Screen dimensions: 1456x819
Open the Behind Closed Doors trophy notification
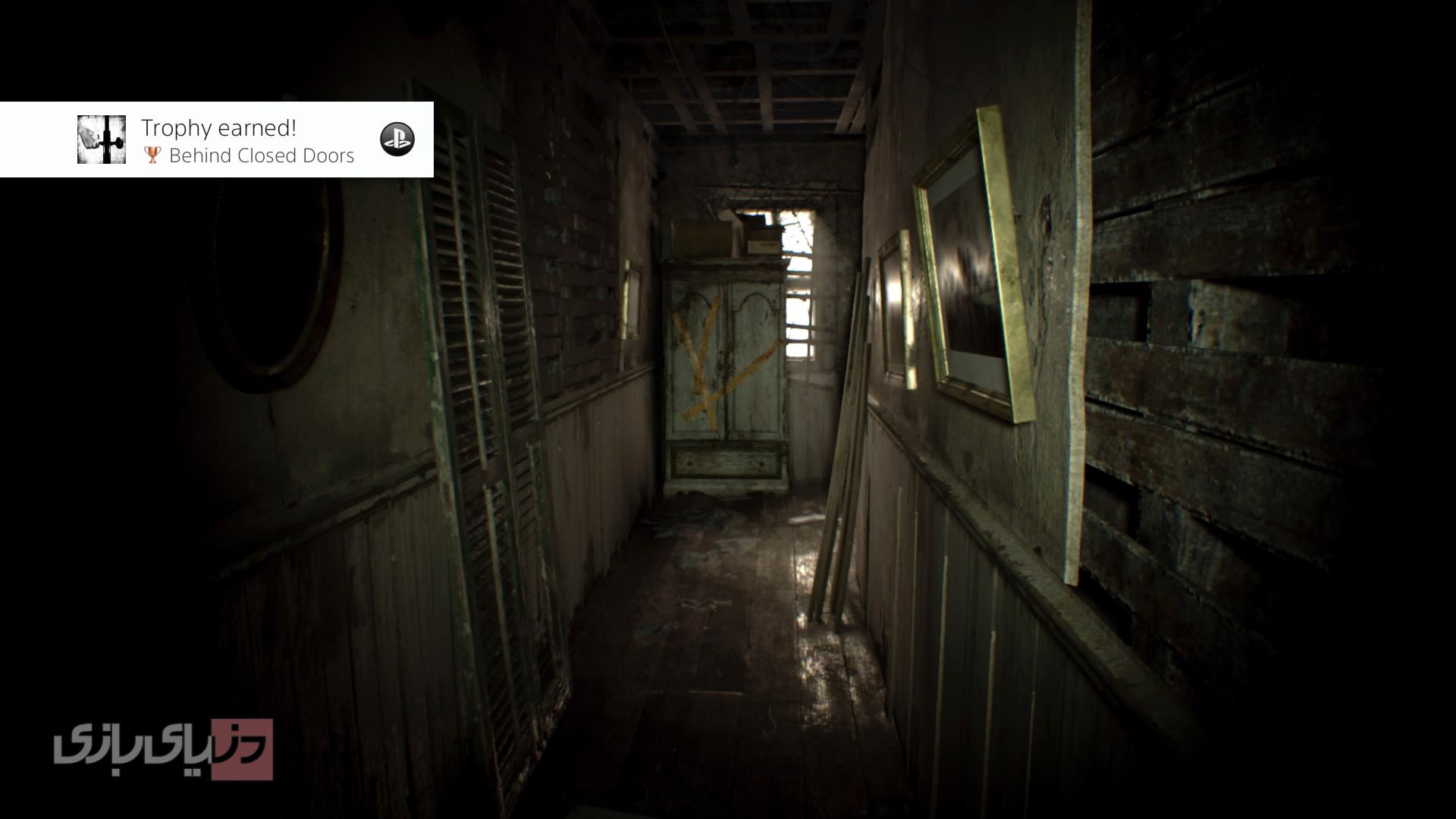point(247,141)
